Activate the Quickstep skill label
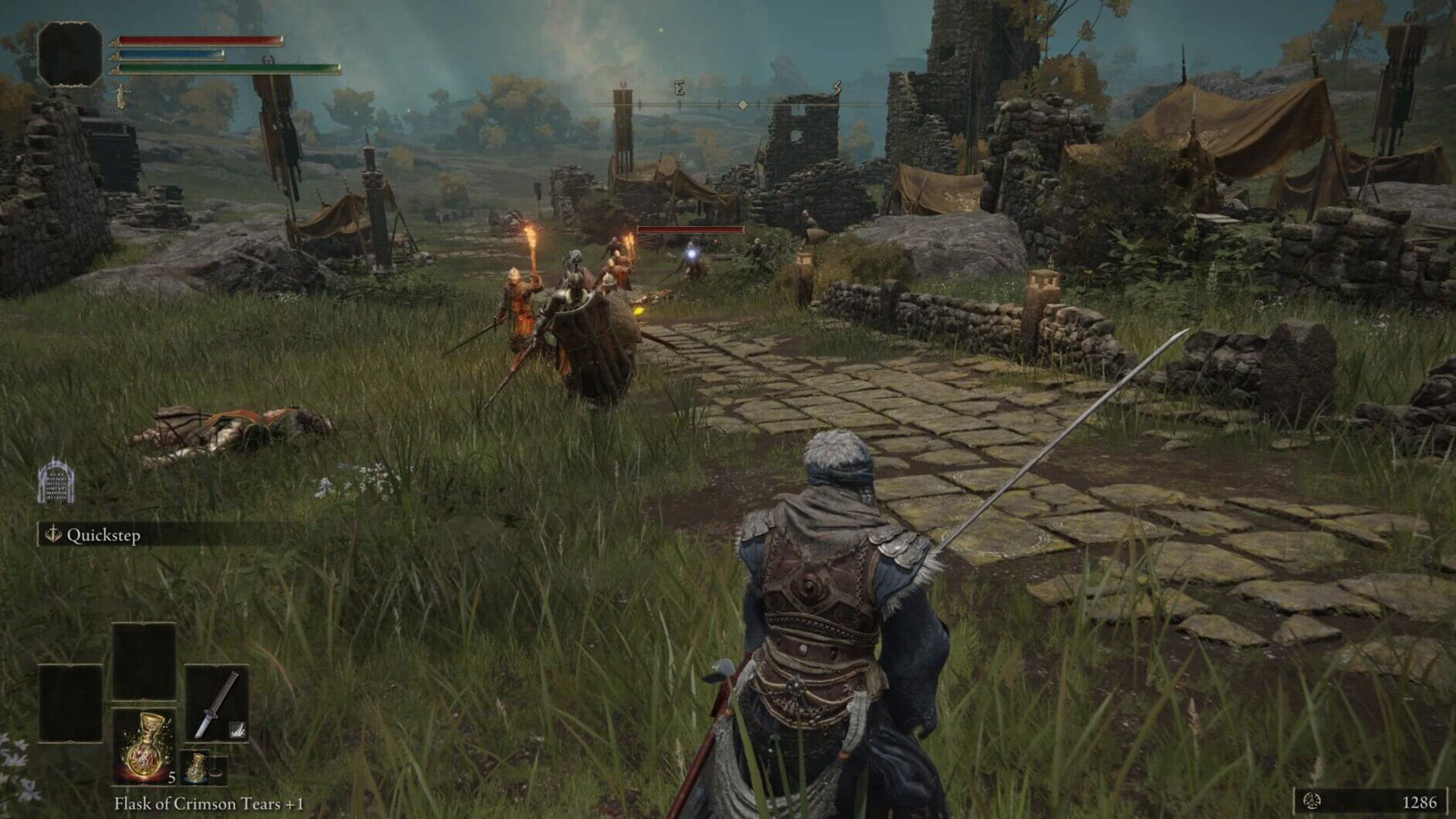Screen dimensions: 1456x819 103,535
